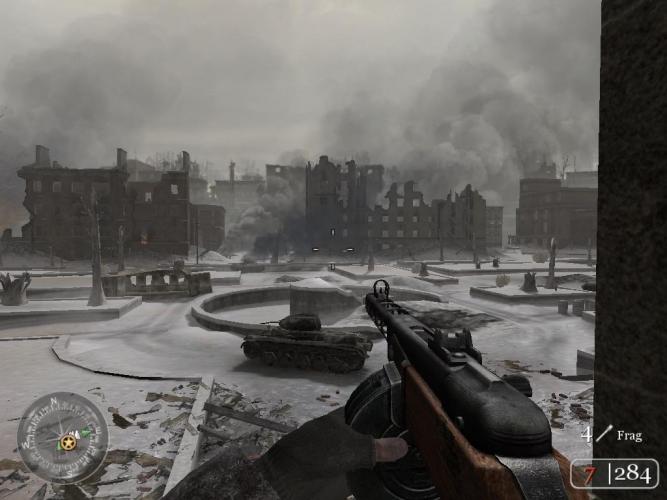667x500 pixels.
Task: Select the Frag grenade indicator
Action: pyautogui.click(x=612, y=436)
